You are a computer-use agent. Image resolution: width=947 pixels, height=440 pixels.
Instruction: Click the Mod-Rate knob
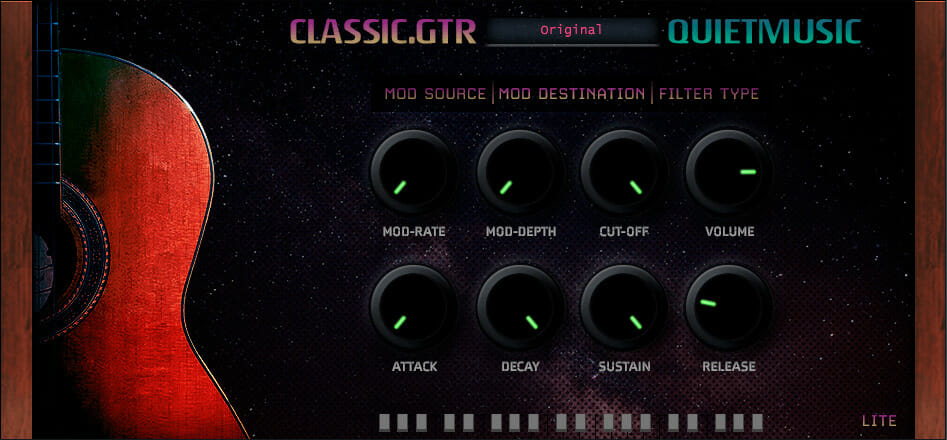pos(414,172)
